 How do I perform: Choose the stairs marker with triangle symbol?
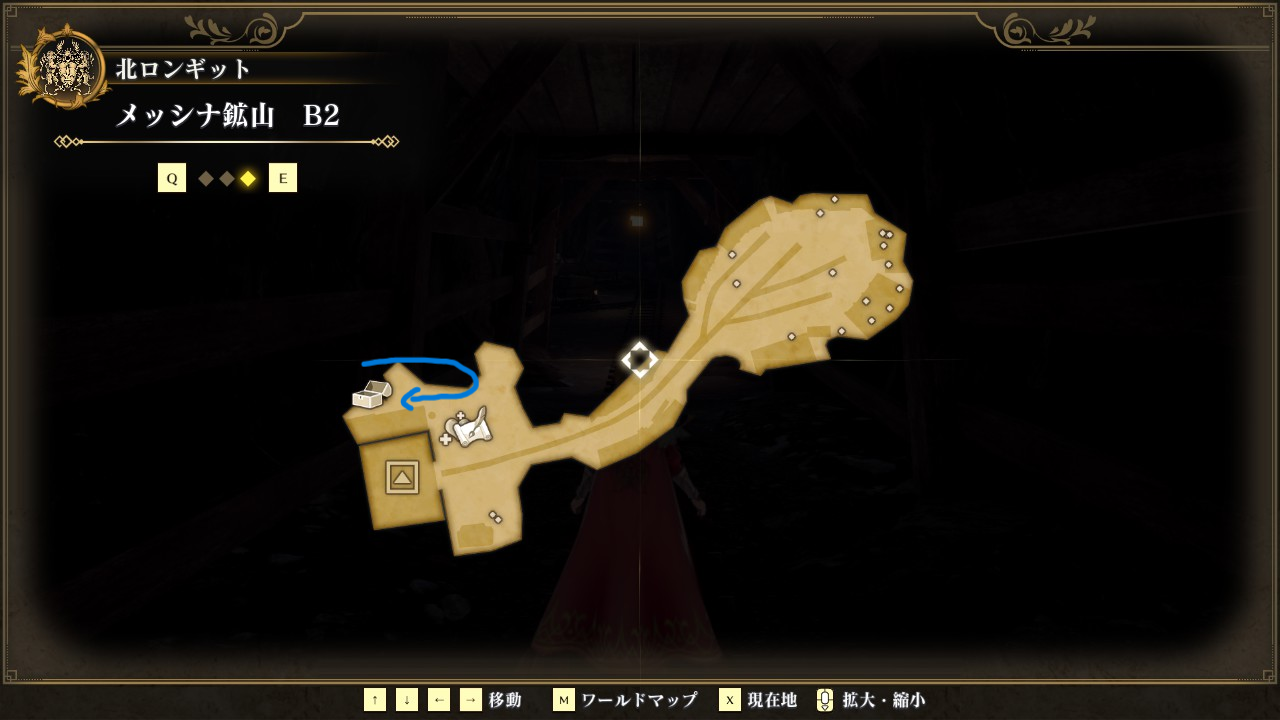coord(402,478)
